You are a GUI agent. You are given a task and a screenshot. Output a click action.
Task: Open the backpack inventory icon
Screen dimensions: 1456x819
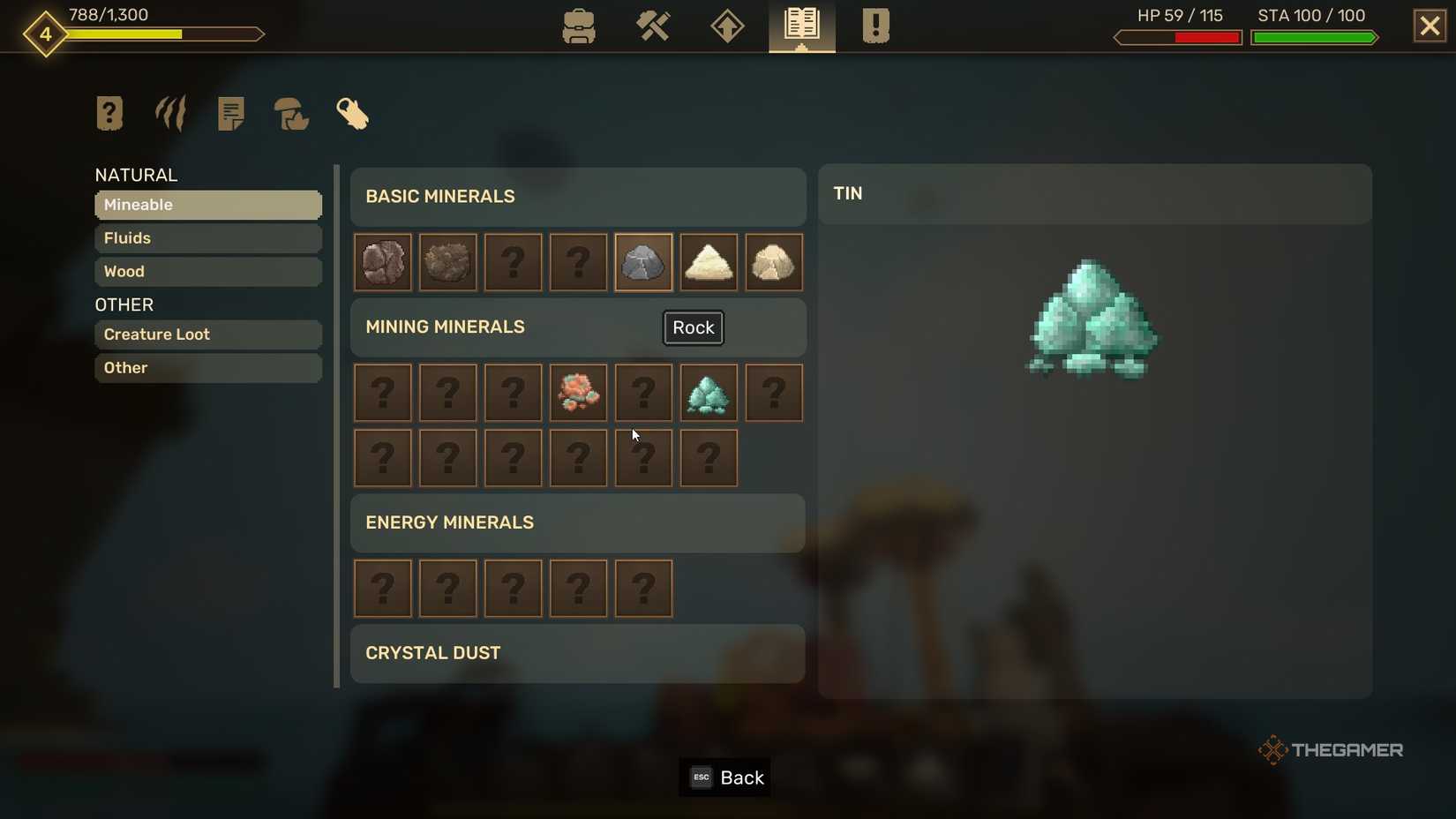tap(579, 26)
